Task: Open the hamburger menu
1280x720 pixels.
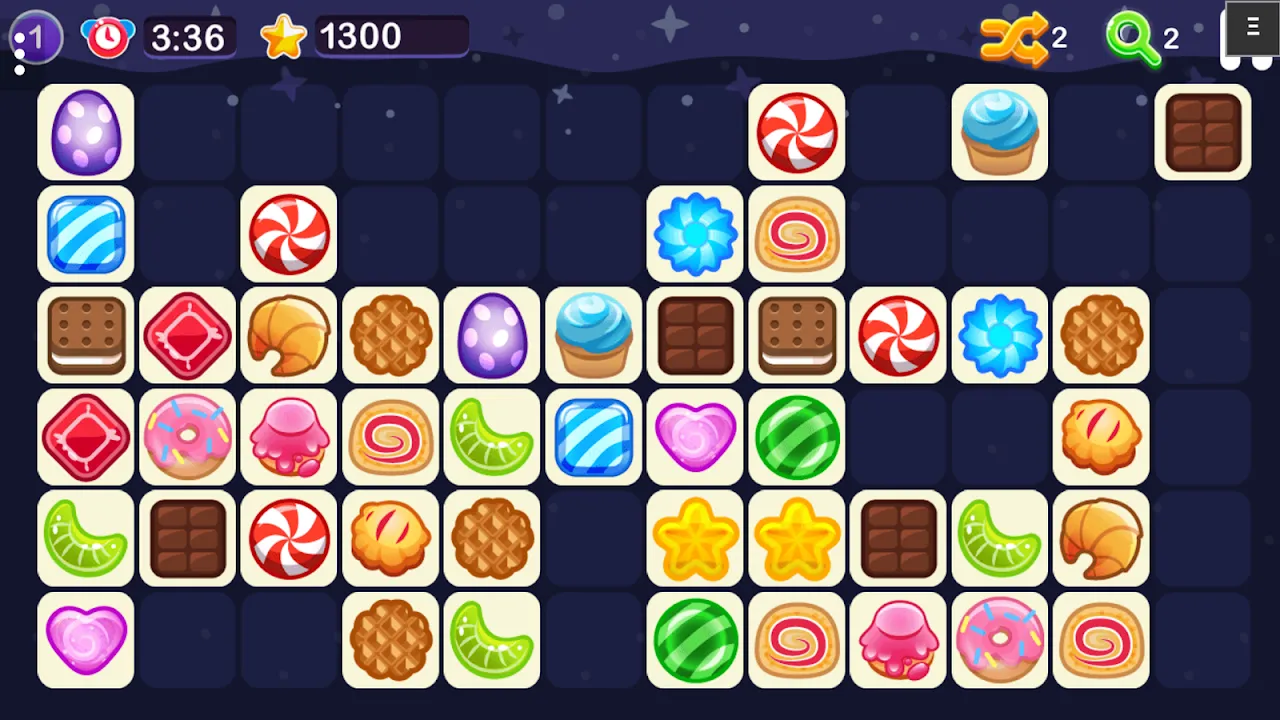Action: pyautogui.click(x=1252, y=28)
